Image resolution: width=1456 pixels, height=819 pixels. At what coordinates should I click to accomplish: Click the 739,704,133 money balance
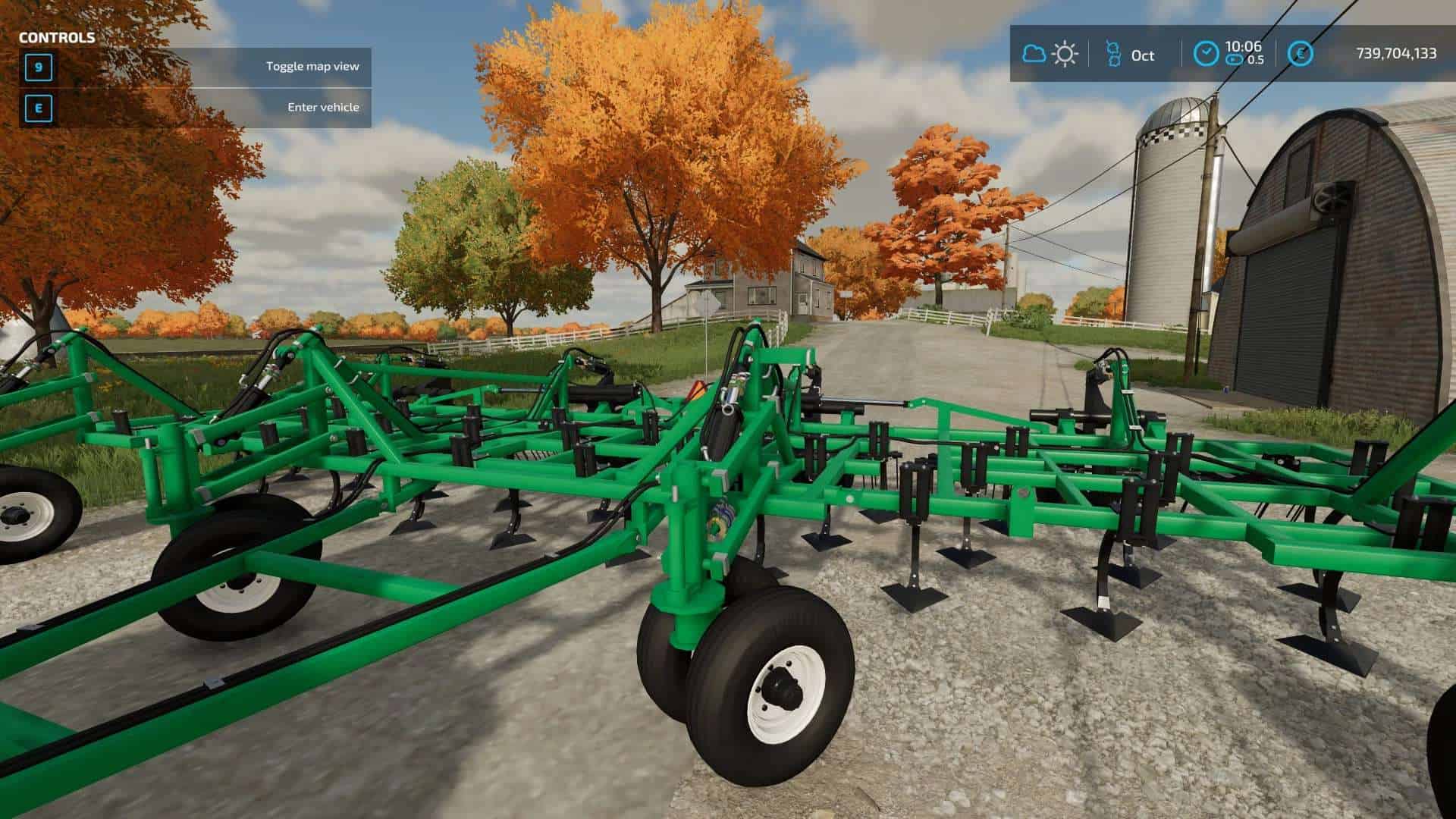click(1398, 53)
